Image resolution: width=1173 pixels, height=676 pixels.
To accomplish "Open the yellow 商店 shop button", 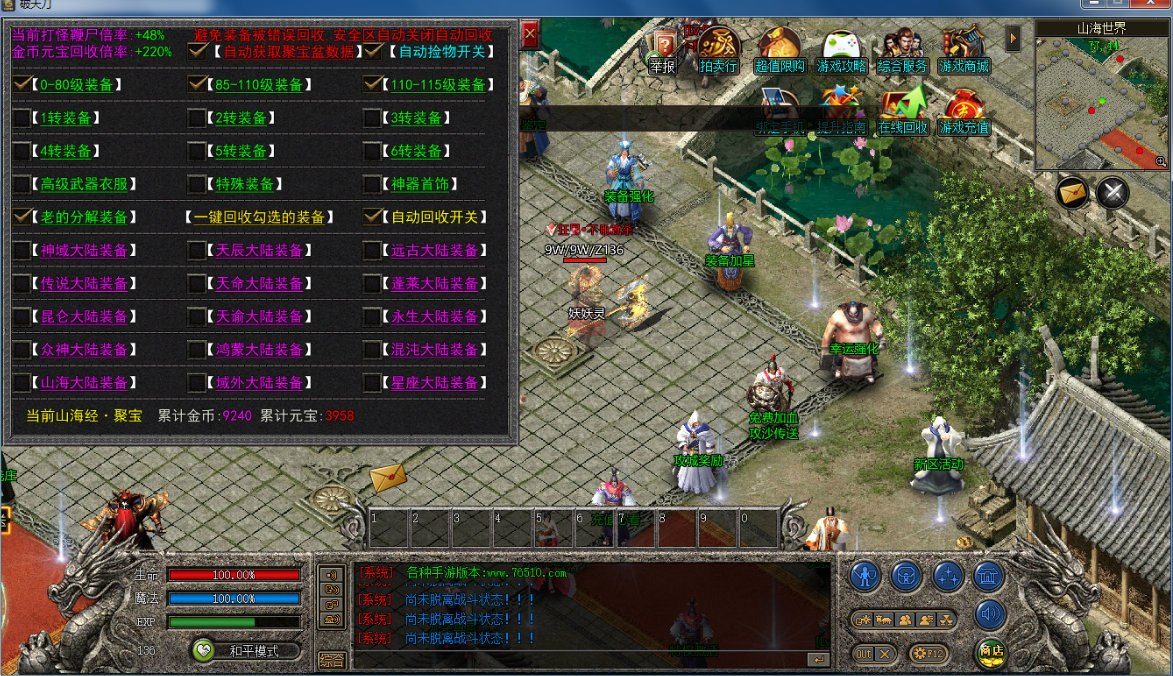I will [991, 651].
